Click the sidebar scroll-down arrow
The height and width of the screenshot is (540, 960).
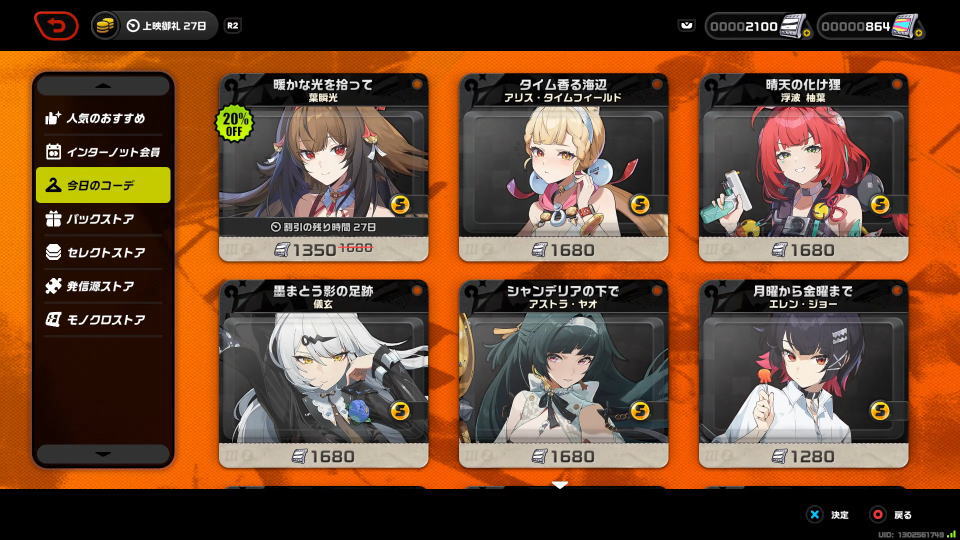coord(103,454)
